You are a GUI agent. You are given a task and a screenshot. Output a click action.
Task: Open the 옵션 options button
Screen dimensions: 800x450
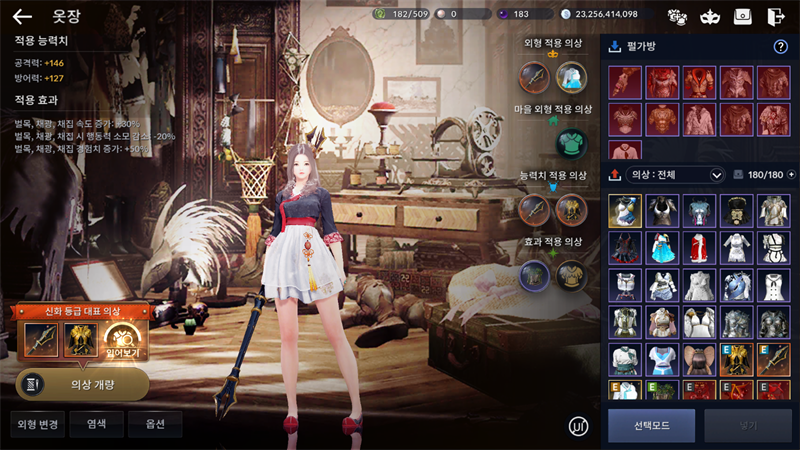pos(154,424)
